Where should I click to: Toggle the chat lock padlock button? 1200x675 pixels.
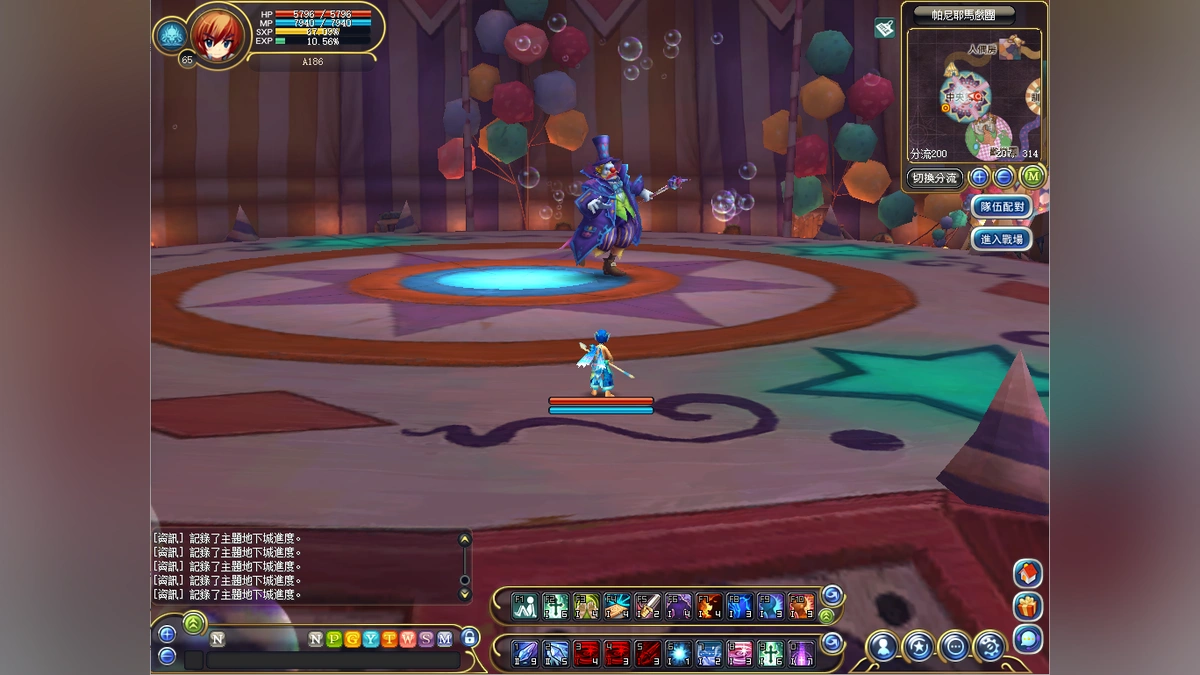click(469, 638)
